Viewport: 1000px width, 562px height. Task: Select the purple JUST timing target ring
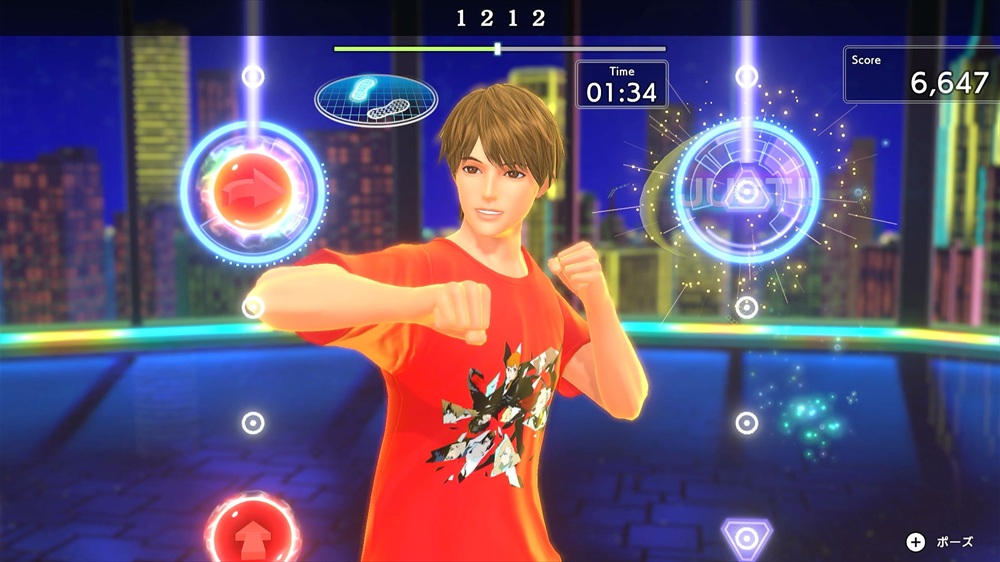[746, 191]
